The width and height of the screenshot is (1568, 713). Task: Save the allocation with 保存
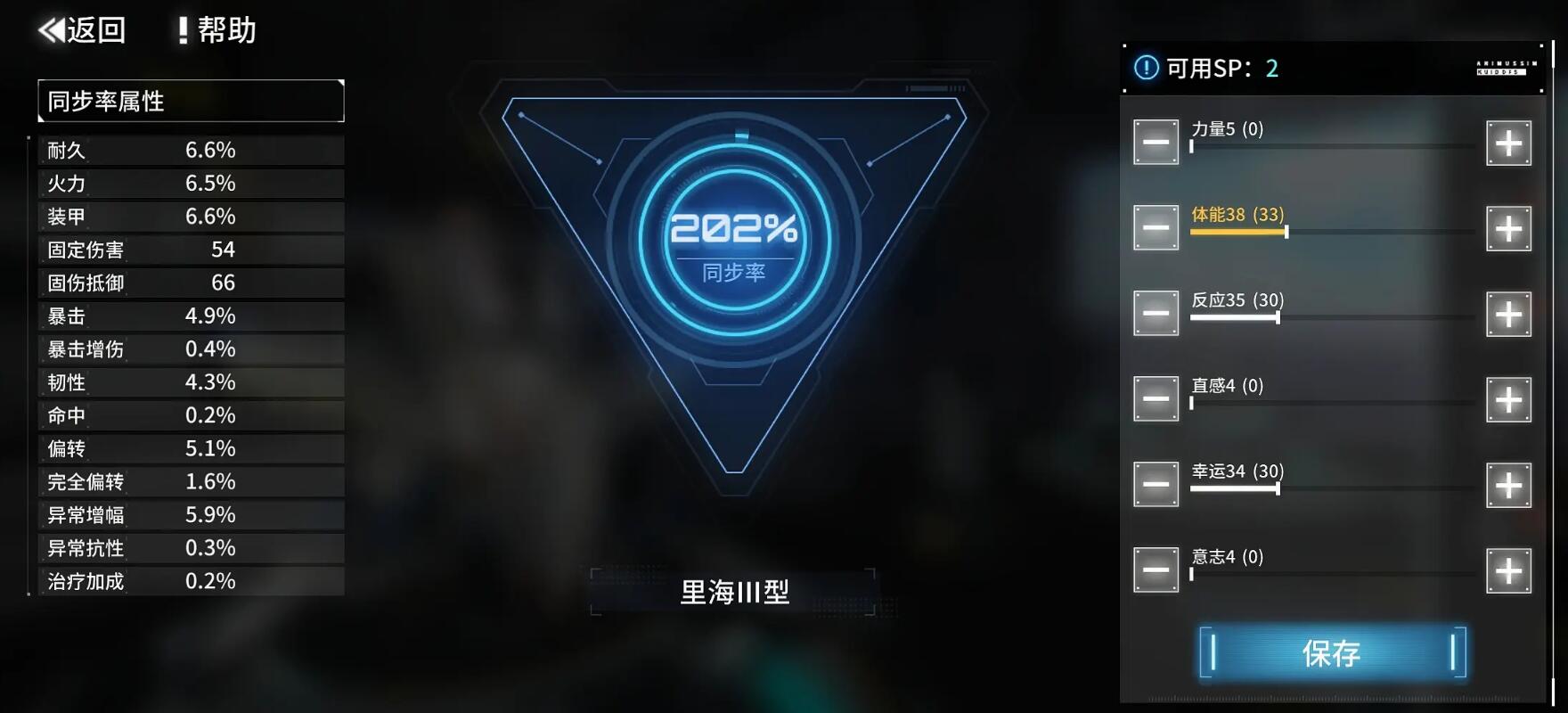click(1332, 653)
